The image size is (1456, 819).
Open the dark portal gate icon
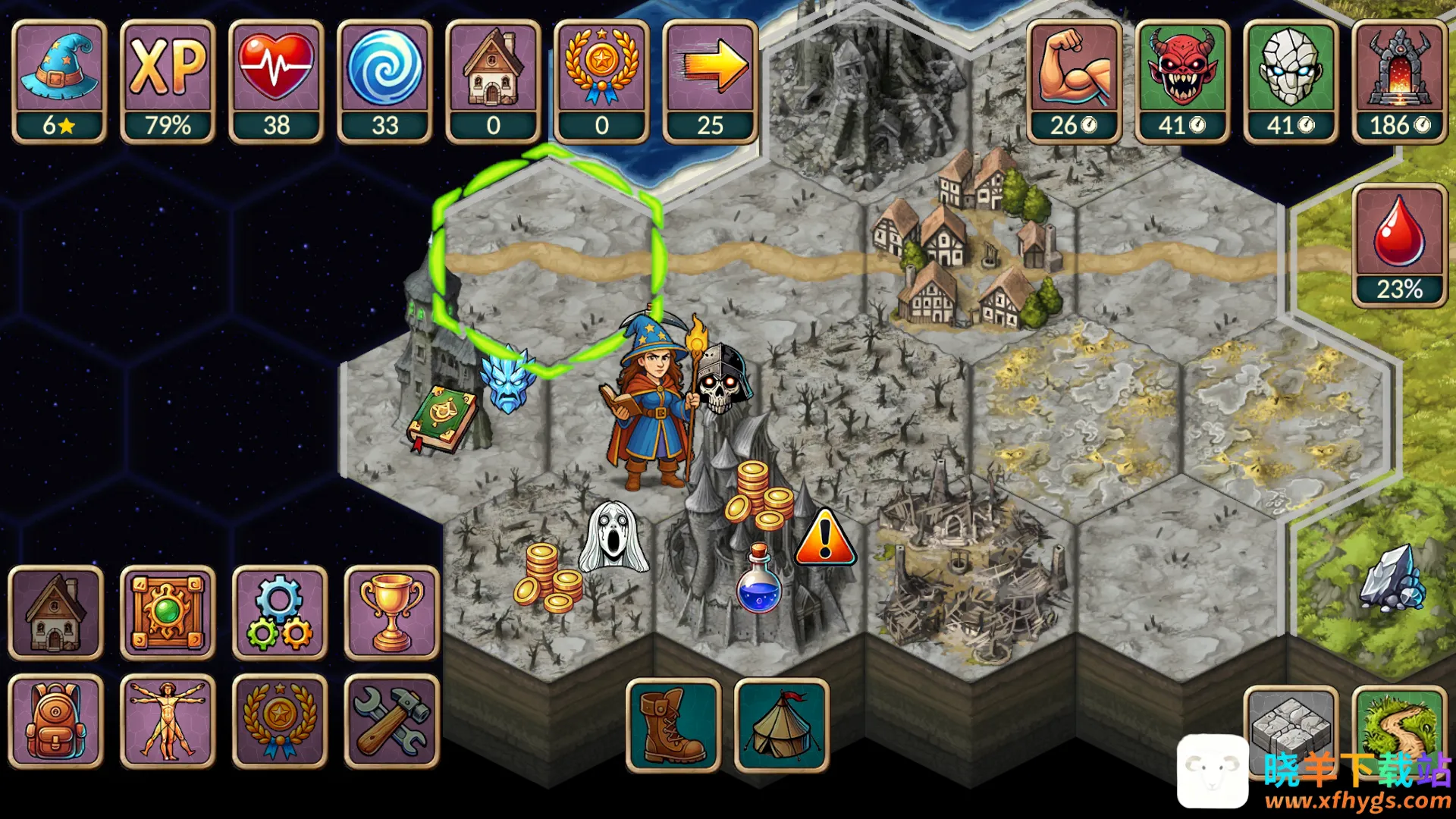(1399, 81)
